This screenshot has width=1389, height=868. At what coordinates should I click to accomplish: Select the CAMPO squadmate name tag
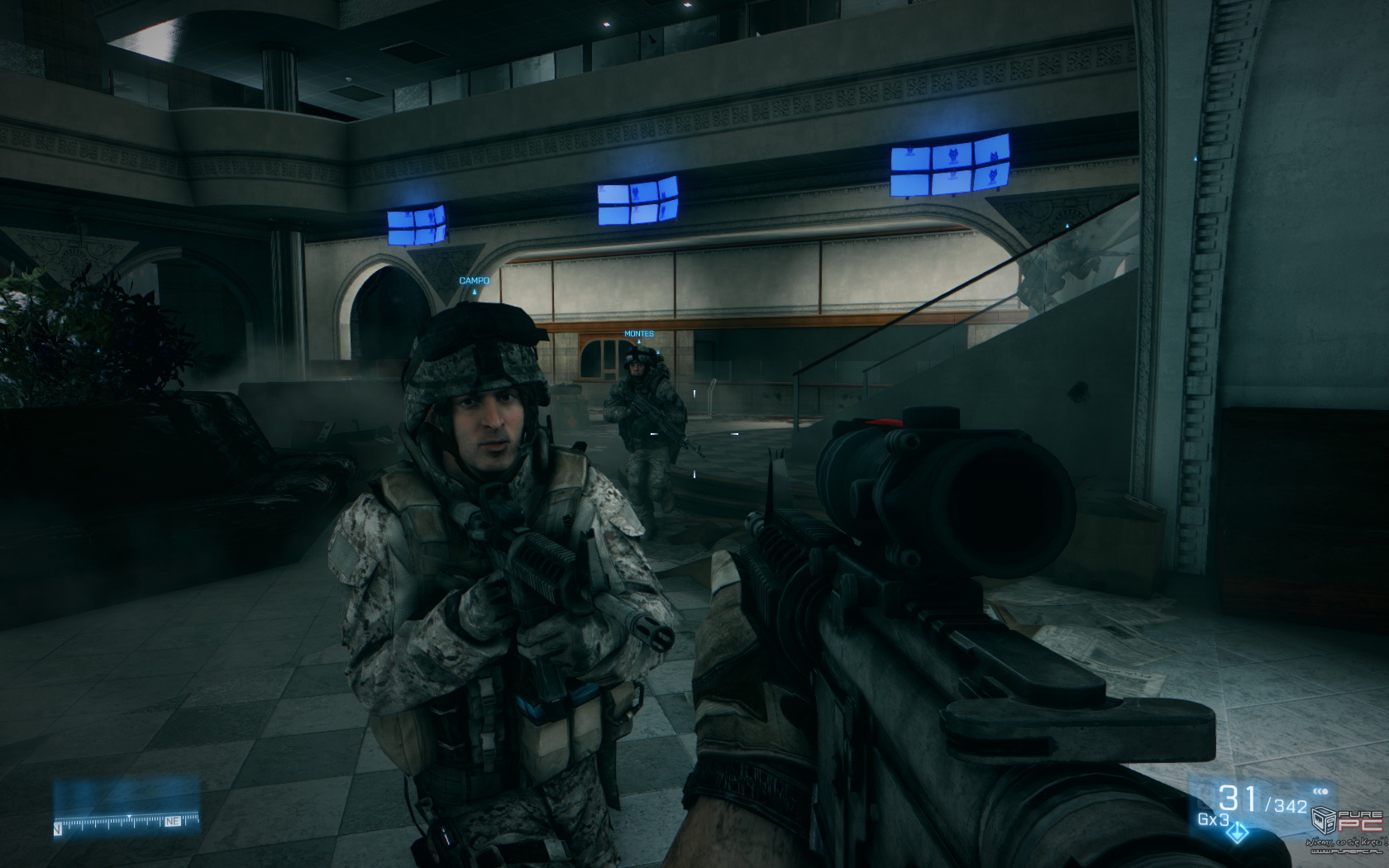point(474,281)
